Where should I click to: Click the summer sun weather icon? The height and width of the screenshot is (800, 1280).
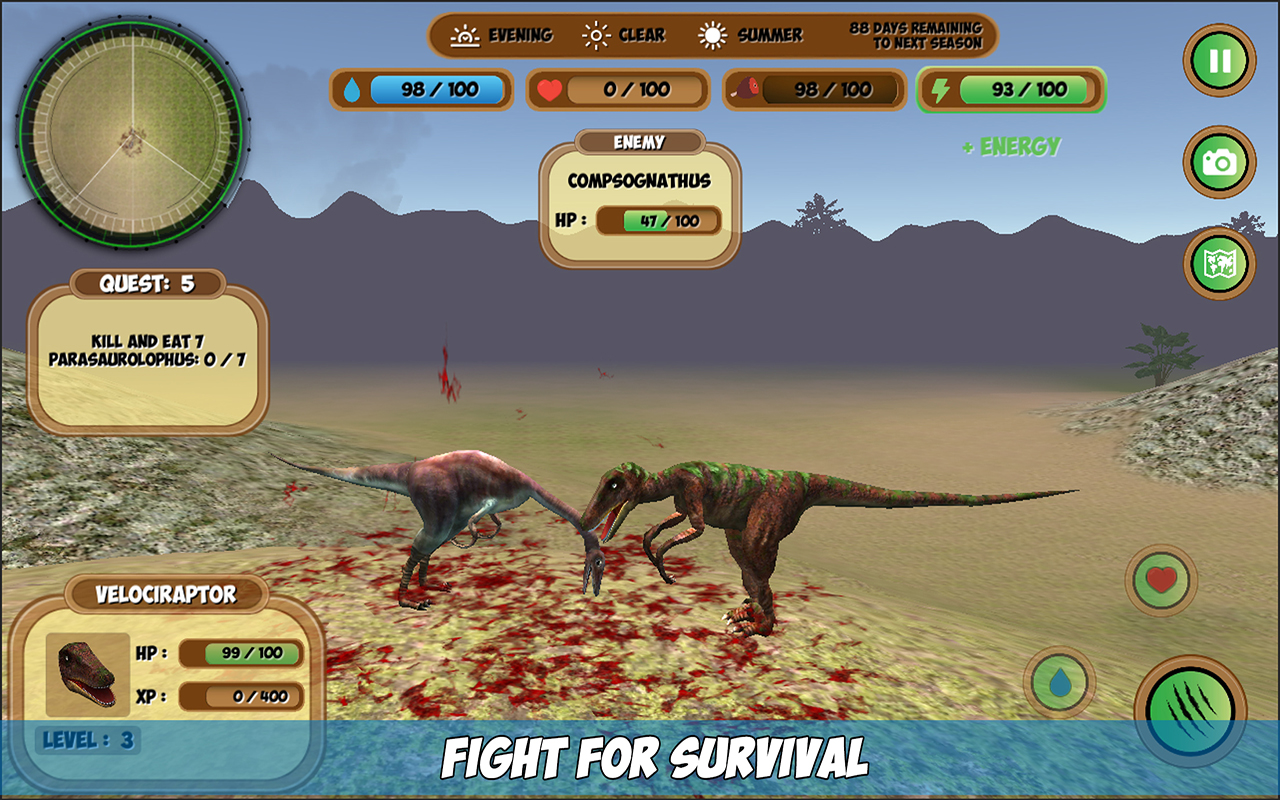point(714,33)
